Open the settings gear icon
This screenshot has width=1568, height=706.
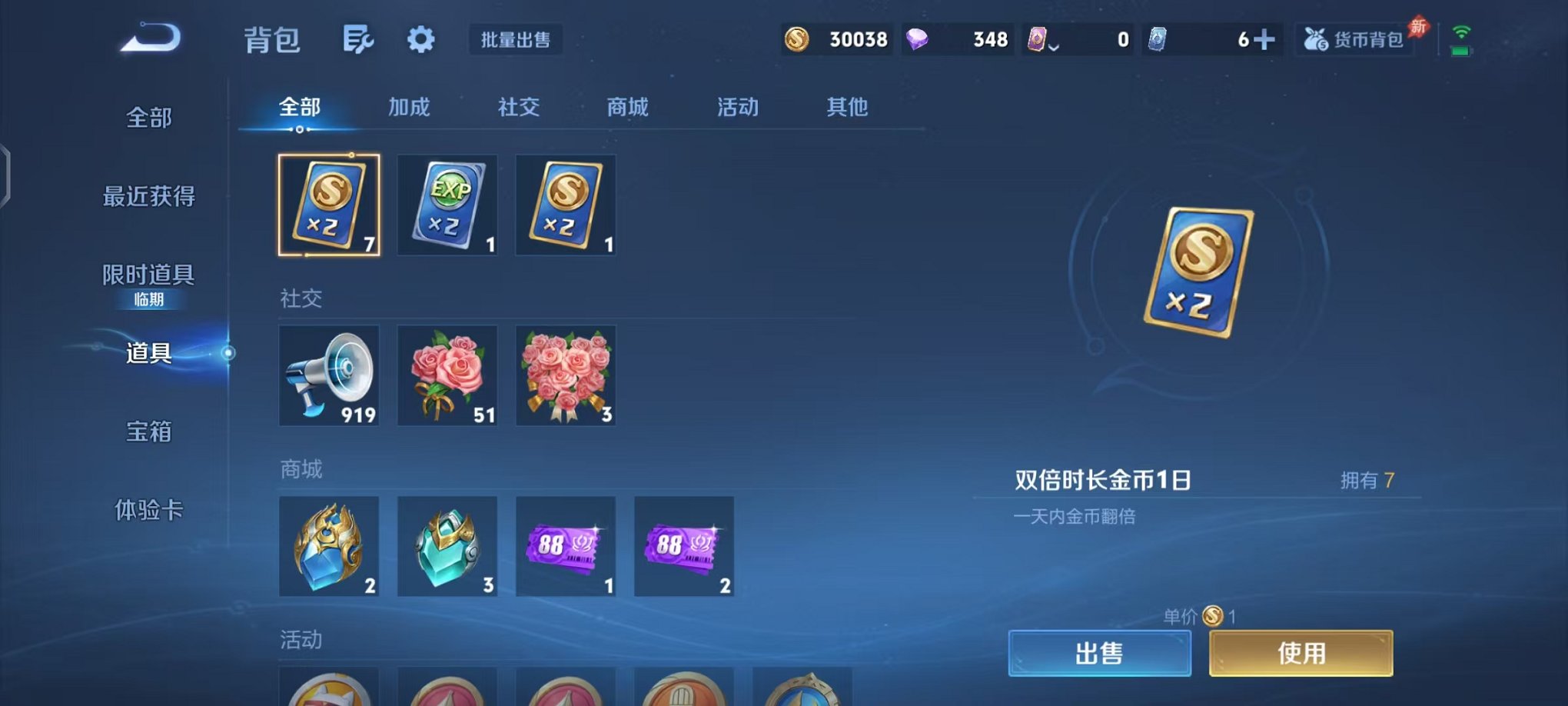pos(421,38)
